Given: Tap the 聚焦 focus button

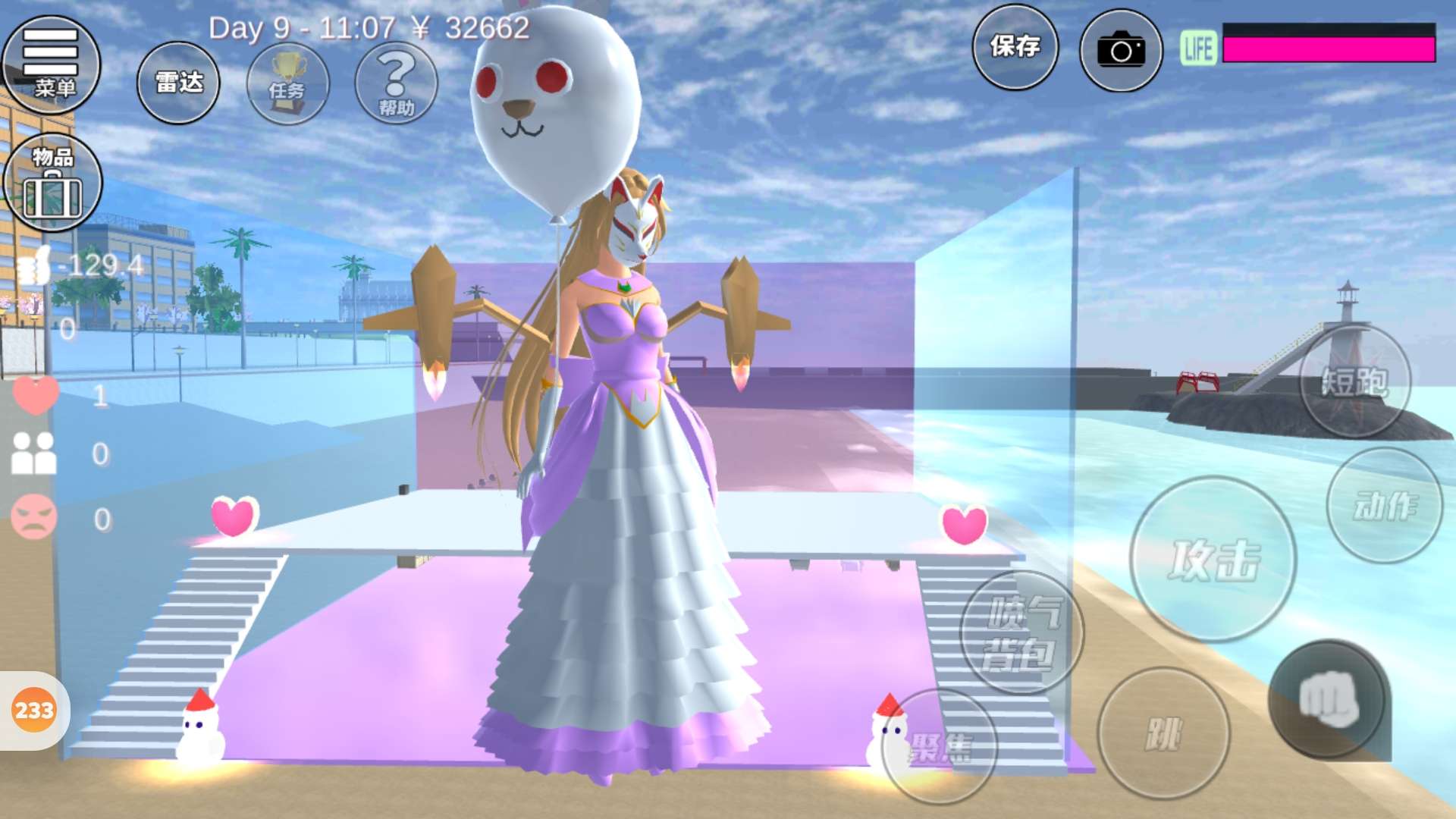Looking at the screenshot, I should pyautogui.click(x=940, y=747).
